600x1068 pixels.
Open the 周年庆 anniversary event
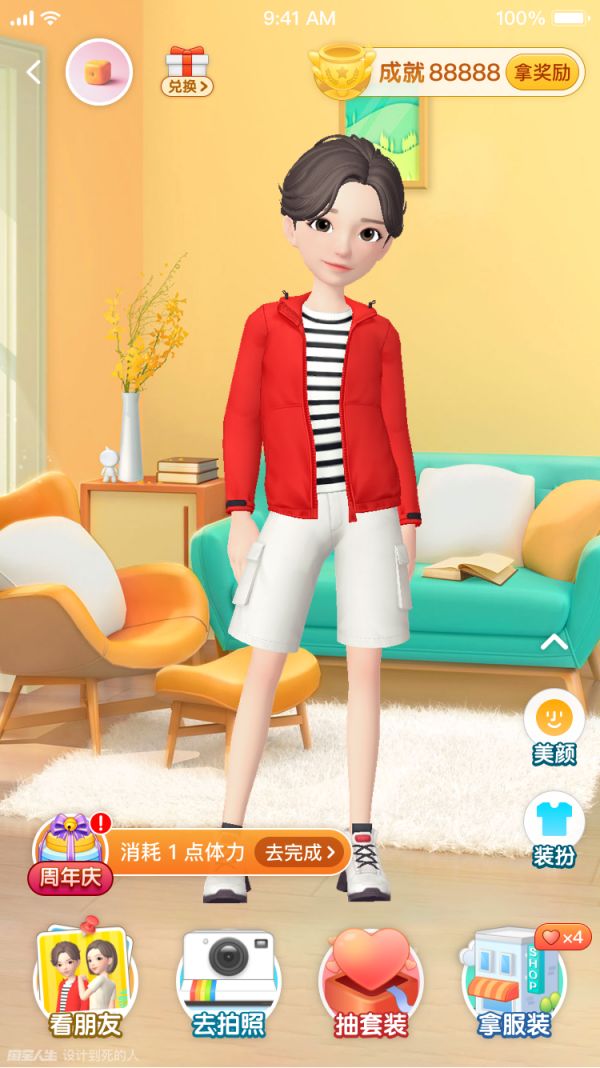click(x=71, y=855)
